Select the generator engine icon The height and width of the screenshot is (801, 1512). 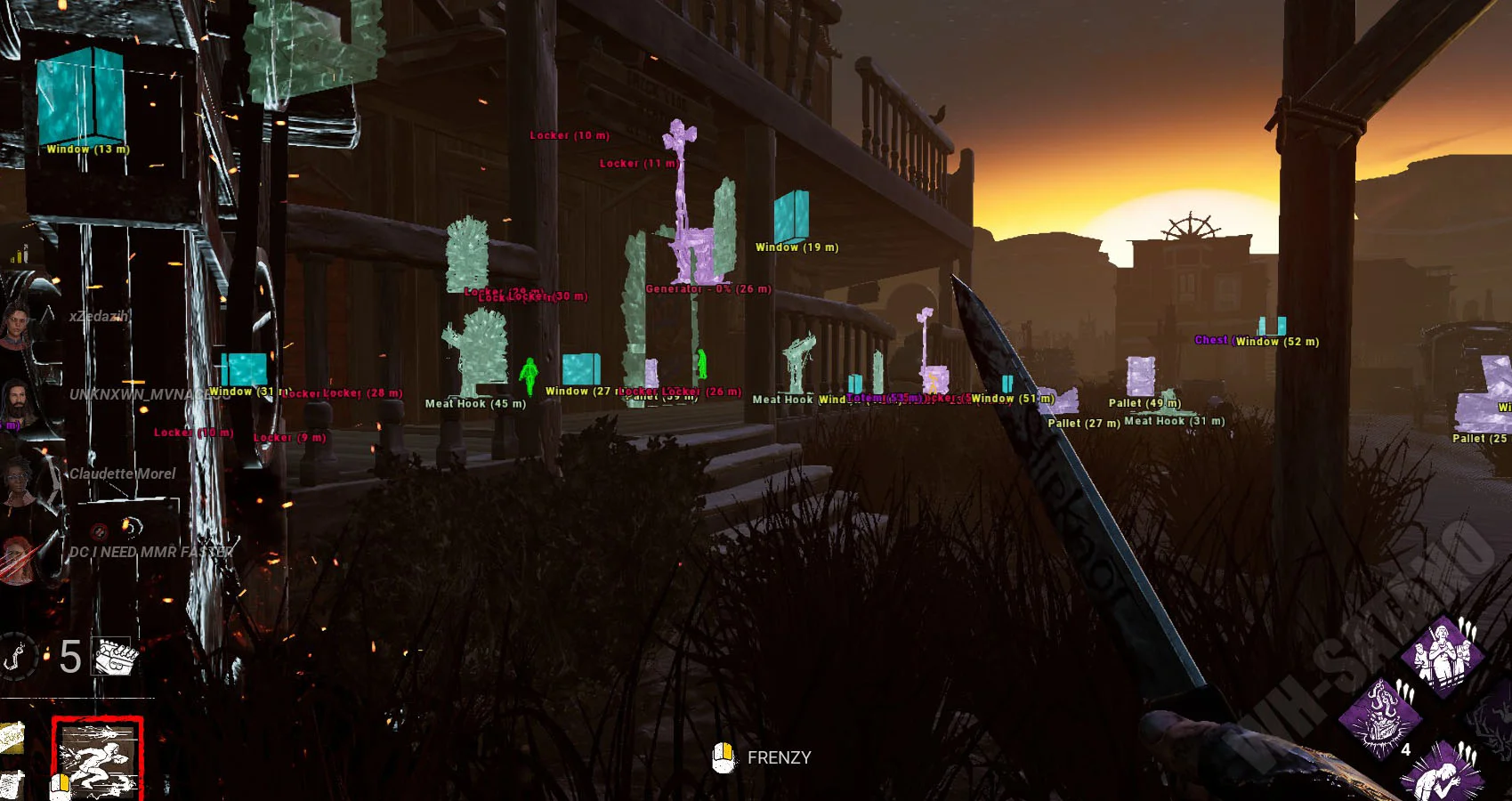(117, 657)
